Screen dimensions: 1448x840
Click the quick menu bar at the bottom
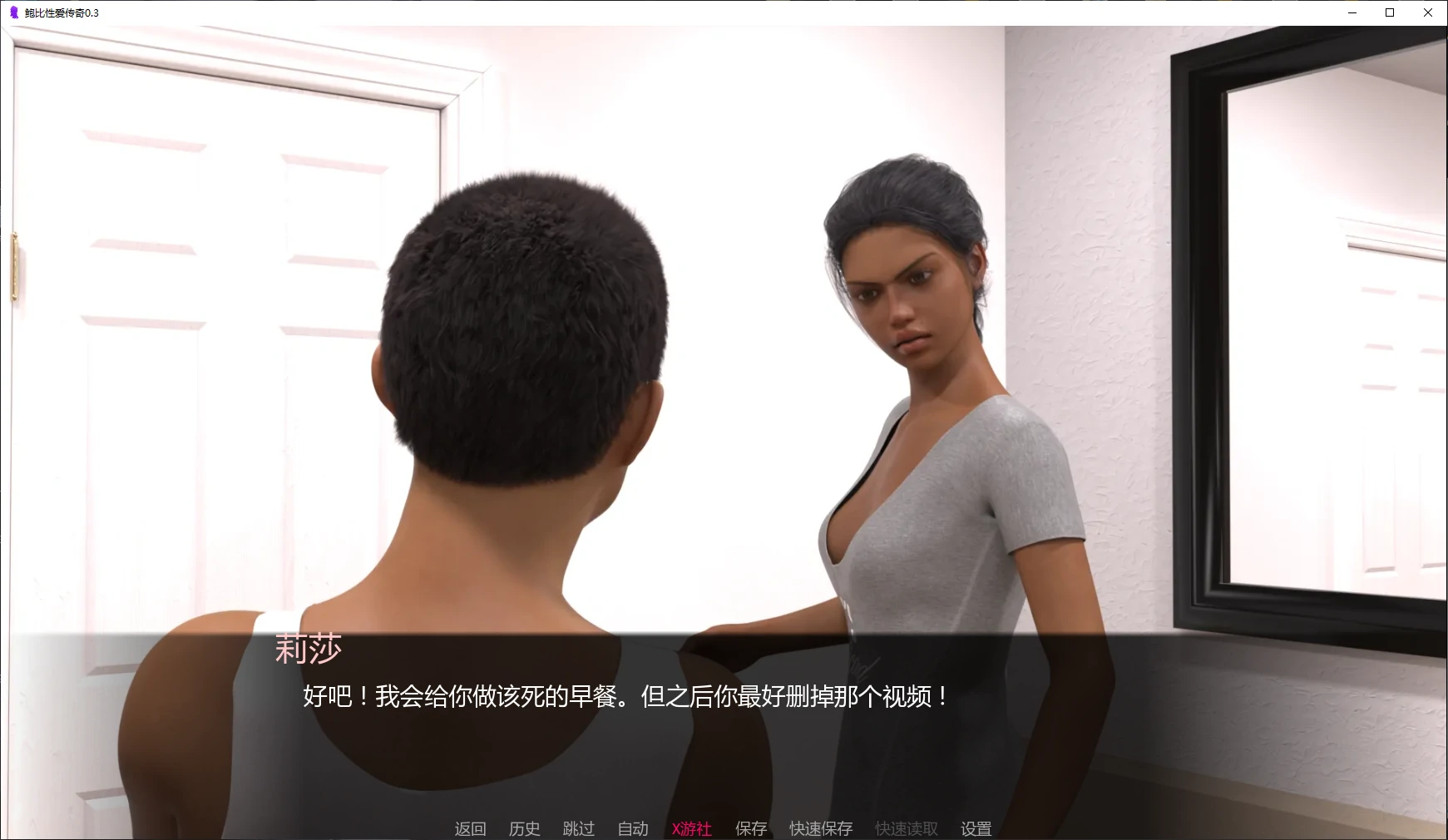click(724, 828)
